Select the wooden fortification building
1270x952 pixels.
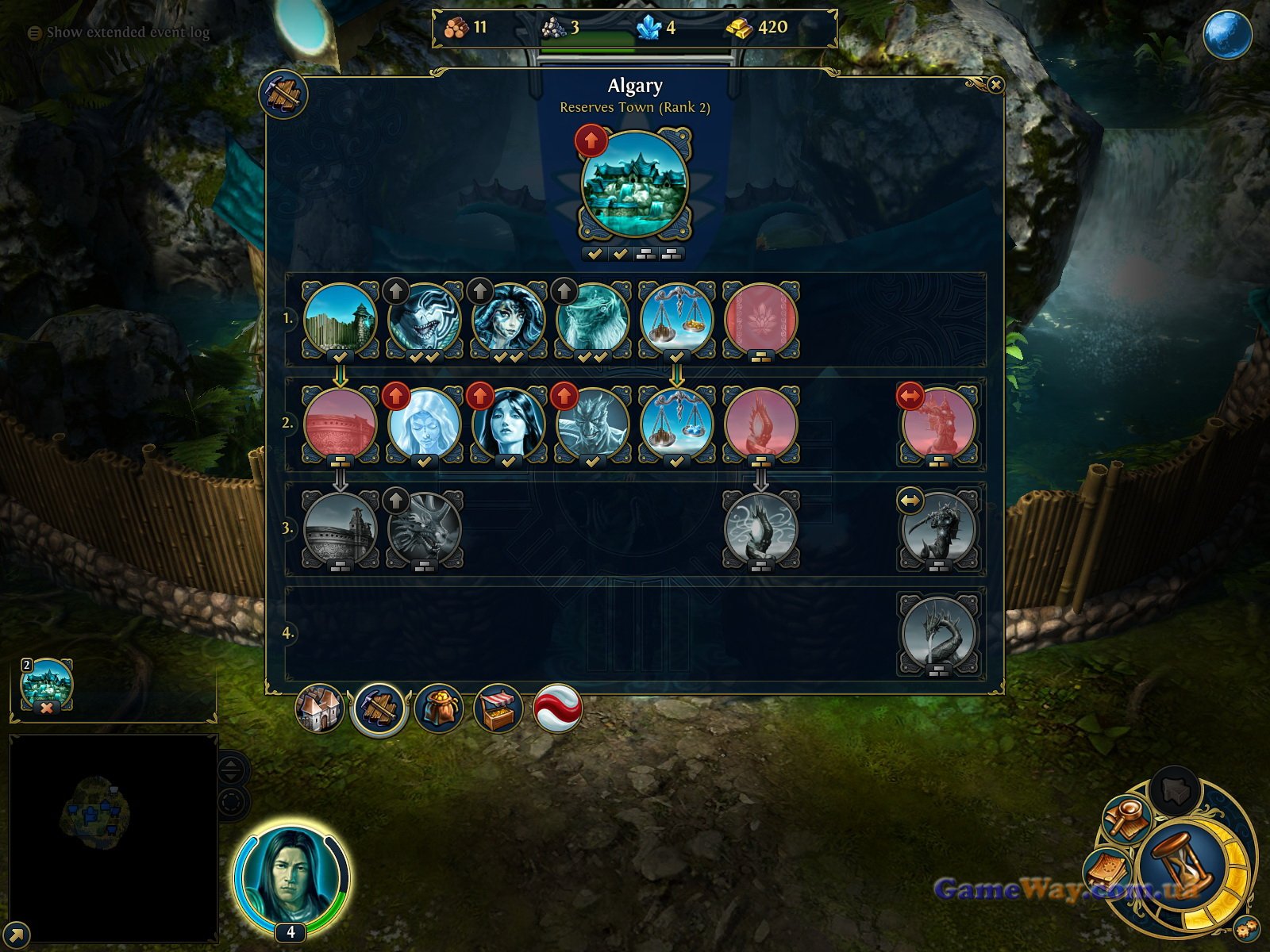coord(341,318)
